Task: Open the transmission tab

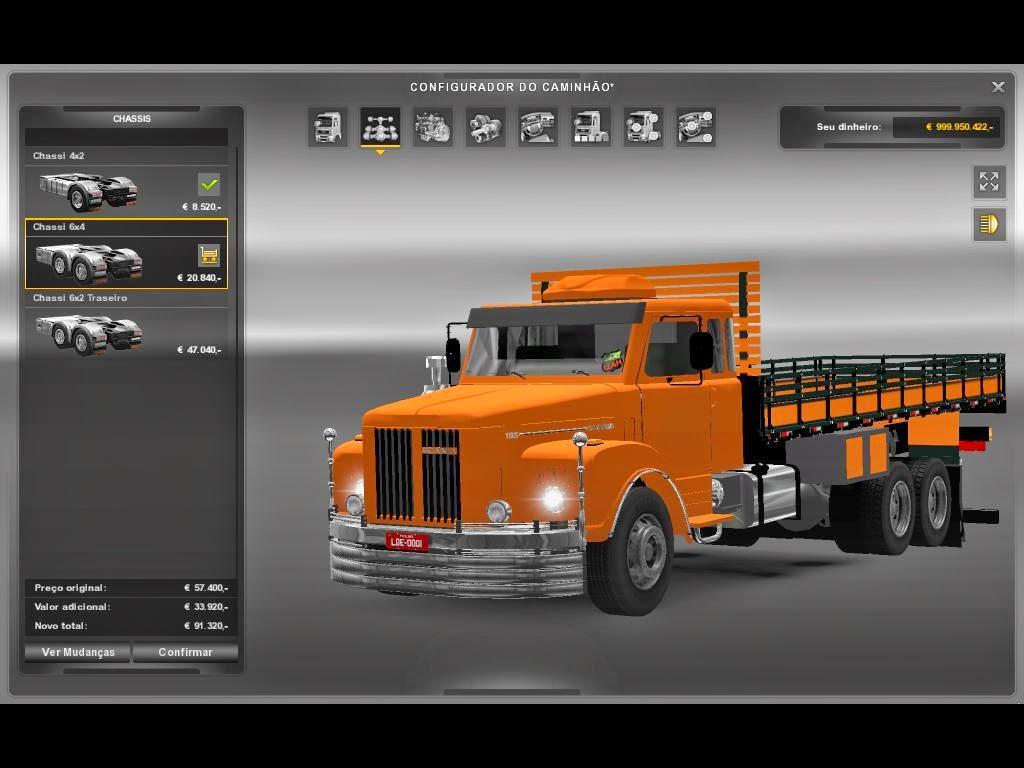Action: pyautogui.click(x=486, y=128)
